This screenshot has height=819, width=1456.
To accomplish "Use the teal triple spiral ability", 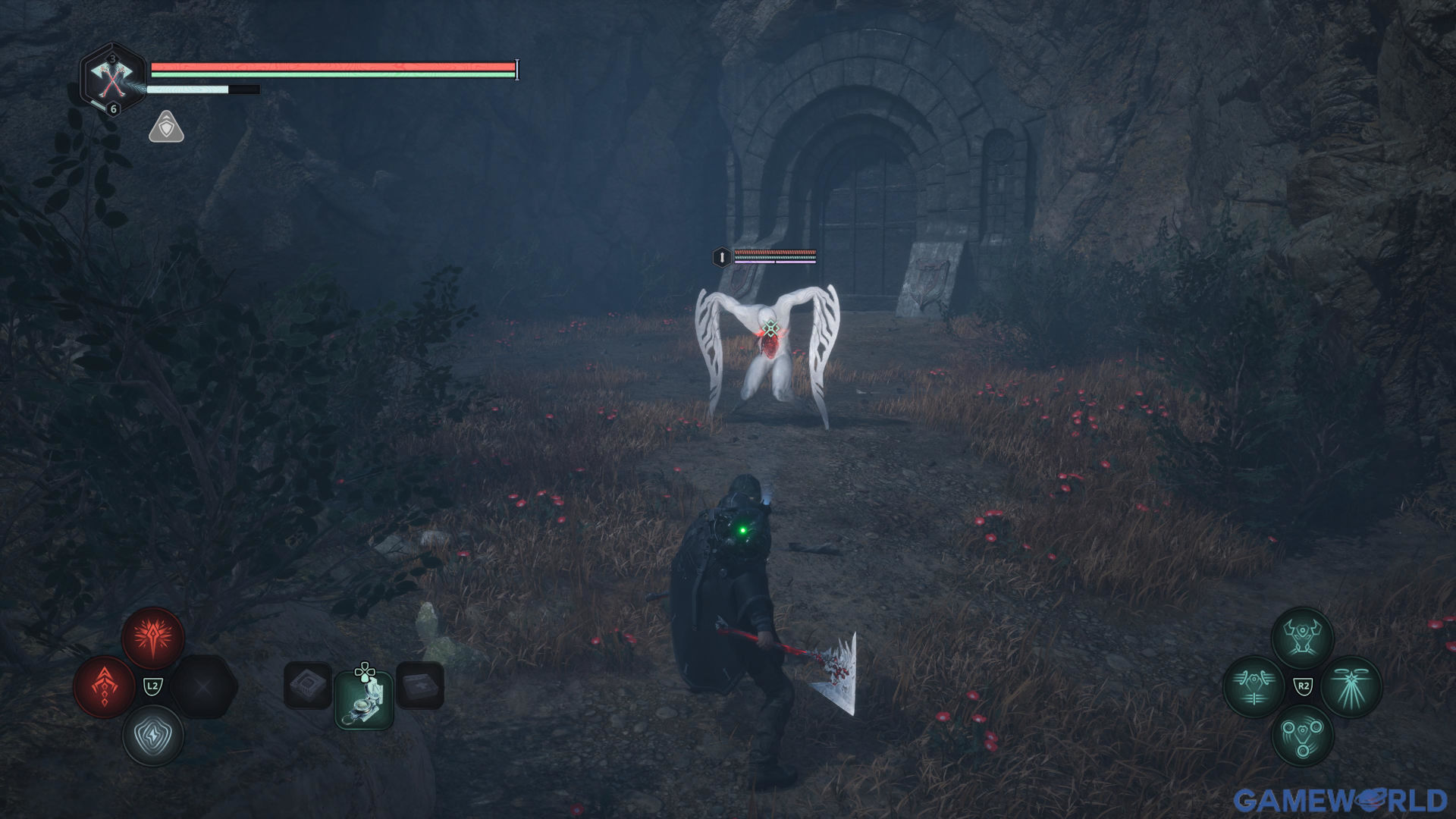I will (1302, 735).
